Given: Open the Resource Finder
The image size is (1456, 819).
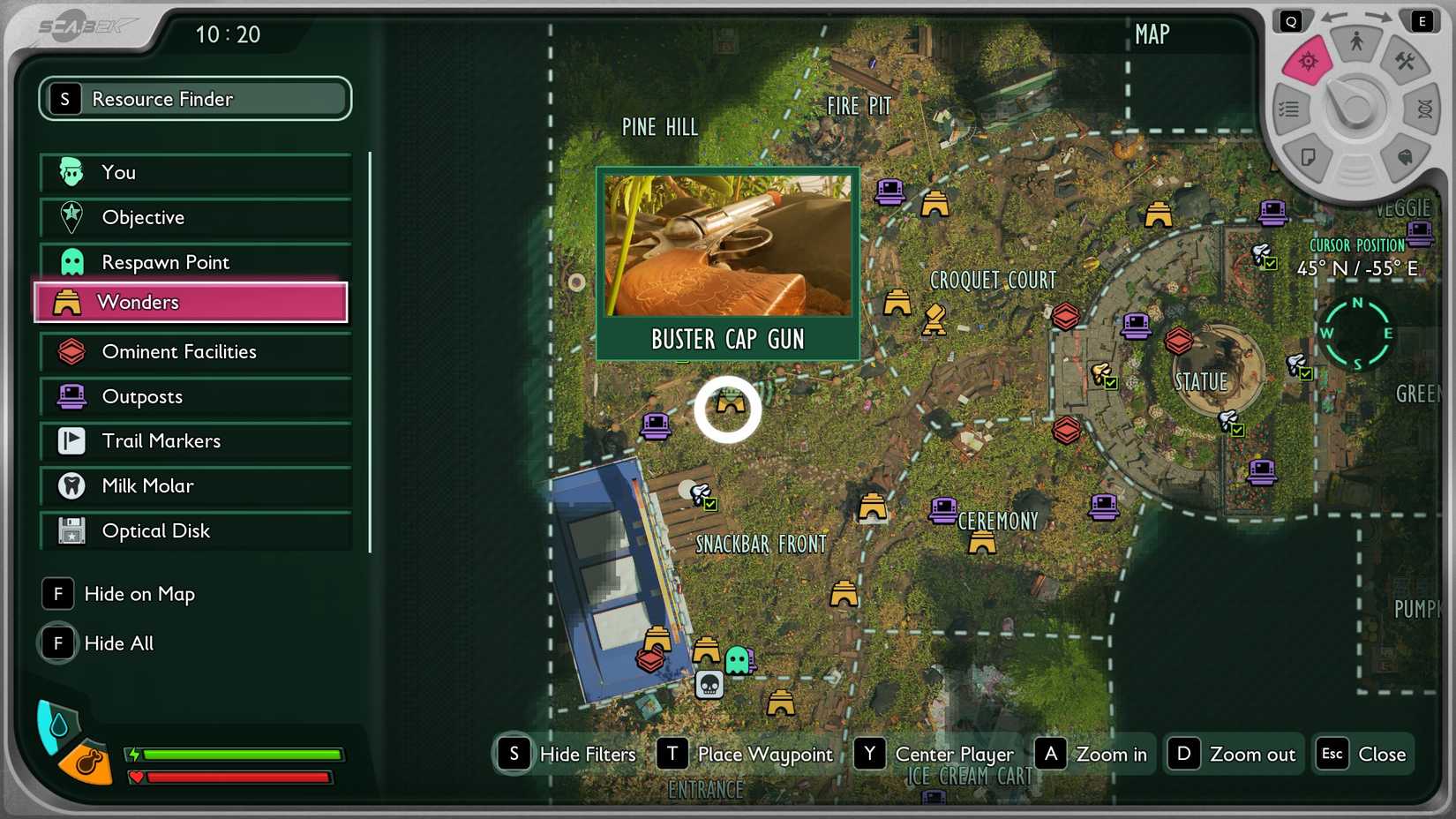Looking at the screenshot, I should (194, 99).
